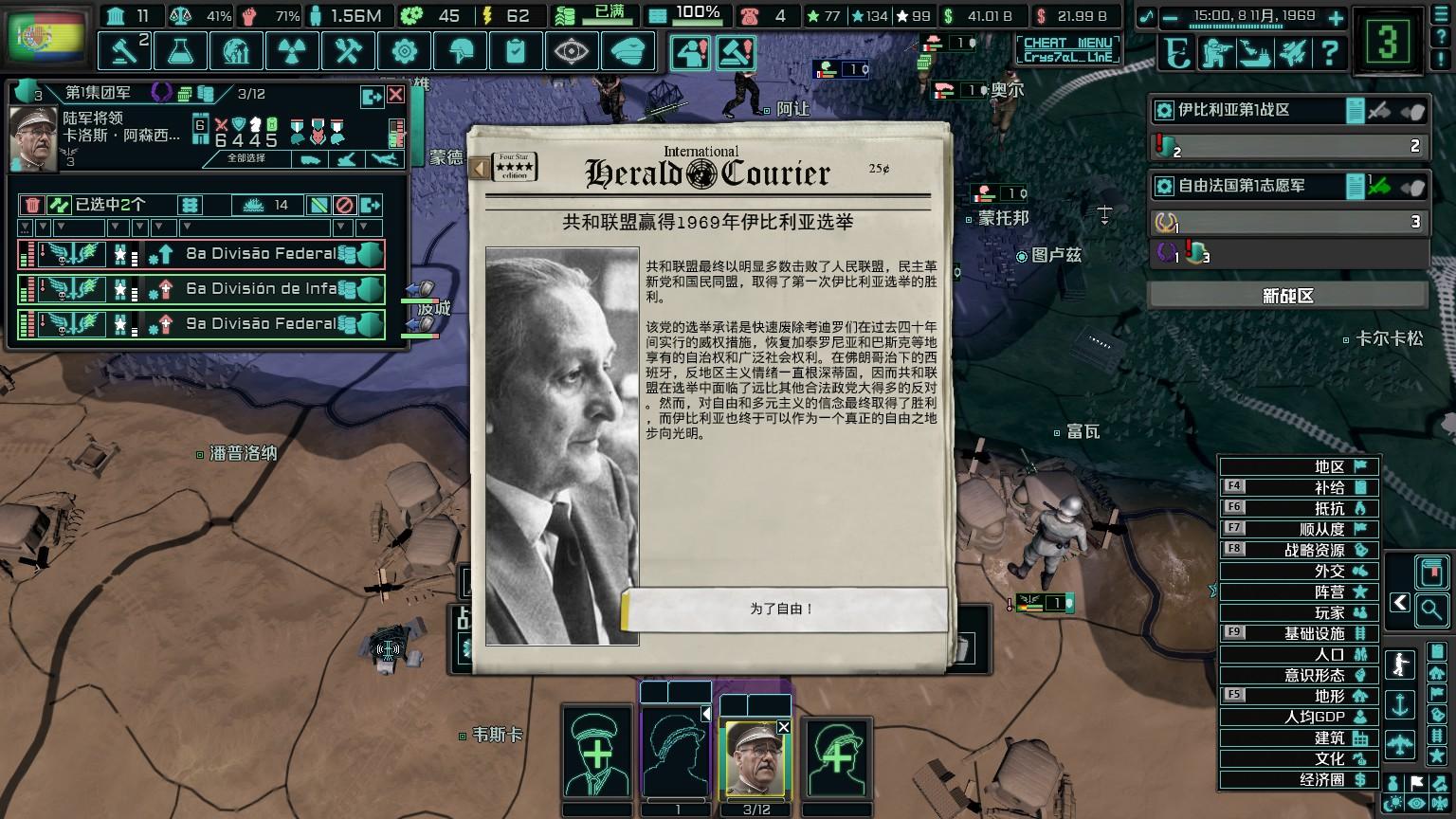Screen dimensions: 1456x819
Task: Switch to the 抵抗 map mode
Action: click(1299, 508)
